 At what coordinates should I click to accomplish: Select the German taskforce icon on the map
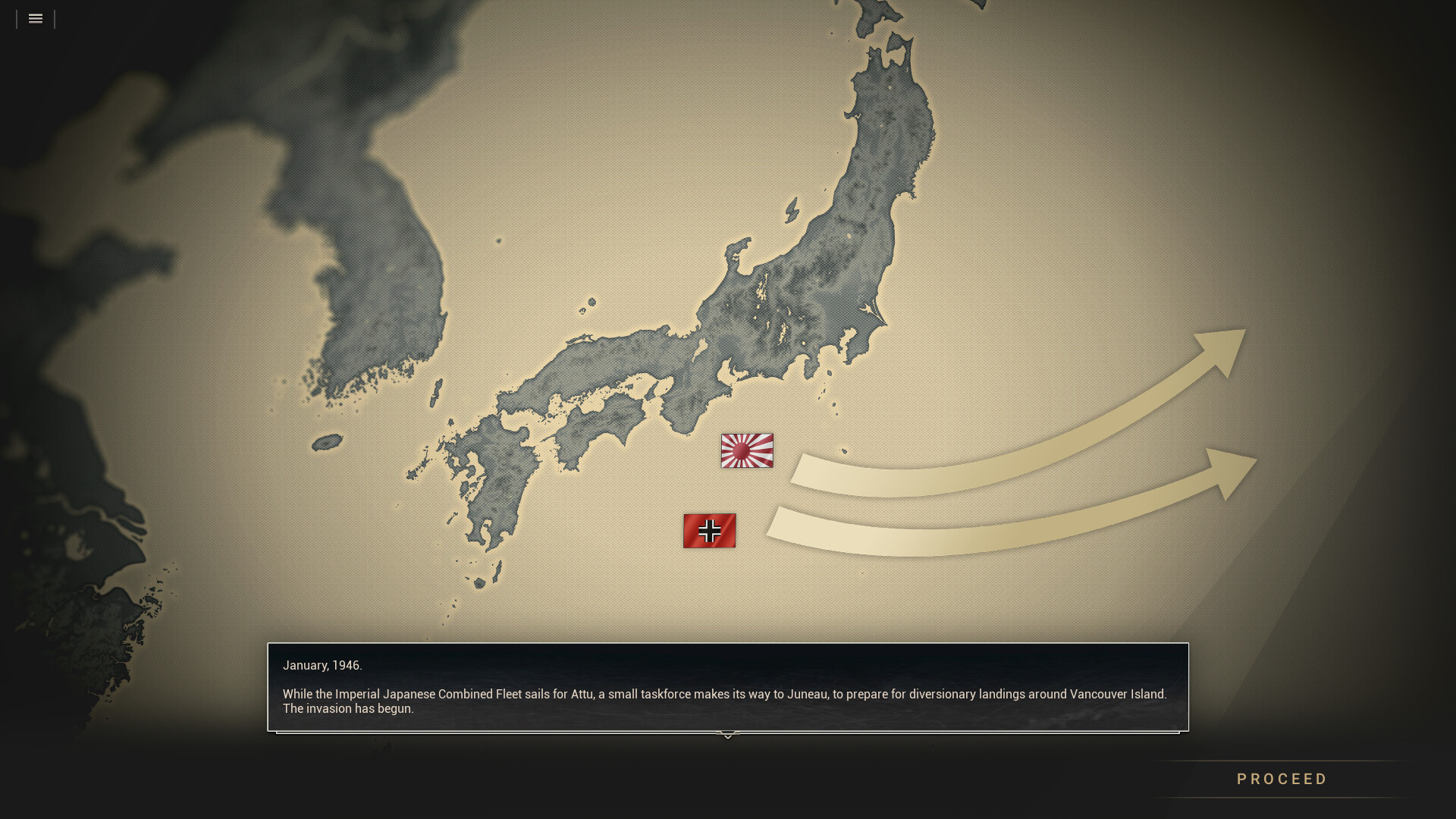click(x=709, y=531)
